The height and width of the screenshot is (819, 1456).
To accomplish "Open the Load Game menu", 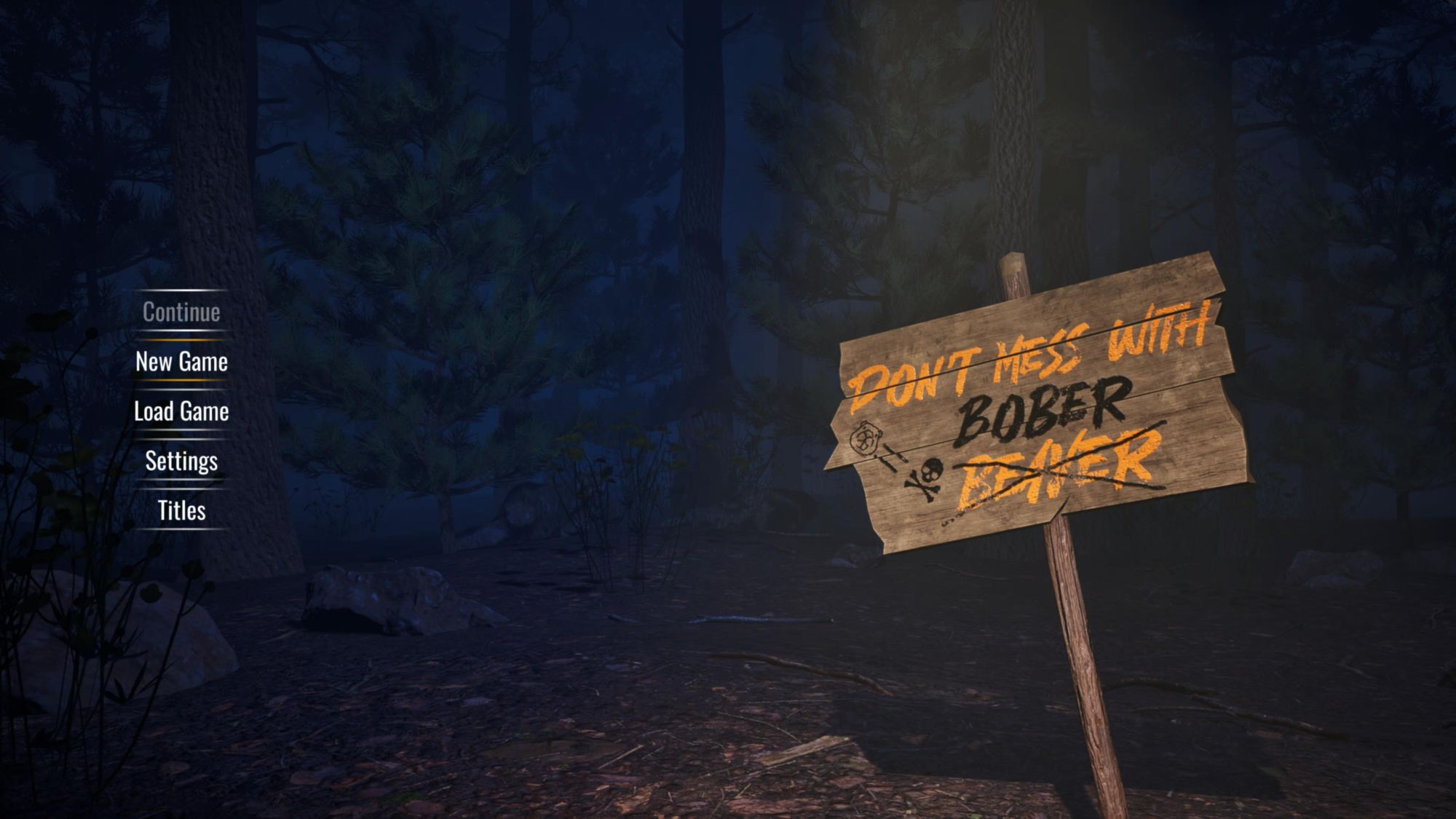I will coord(181,411).
